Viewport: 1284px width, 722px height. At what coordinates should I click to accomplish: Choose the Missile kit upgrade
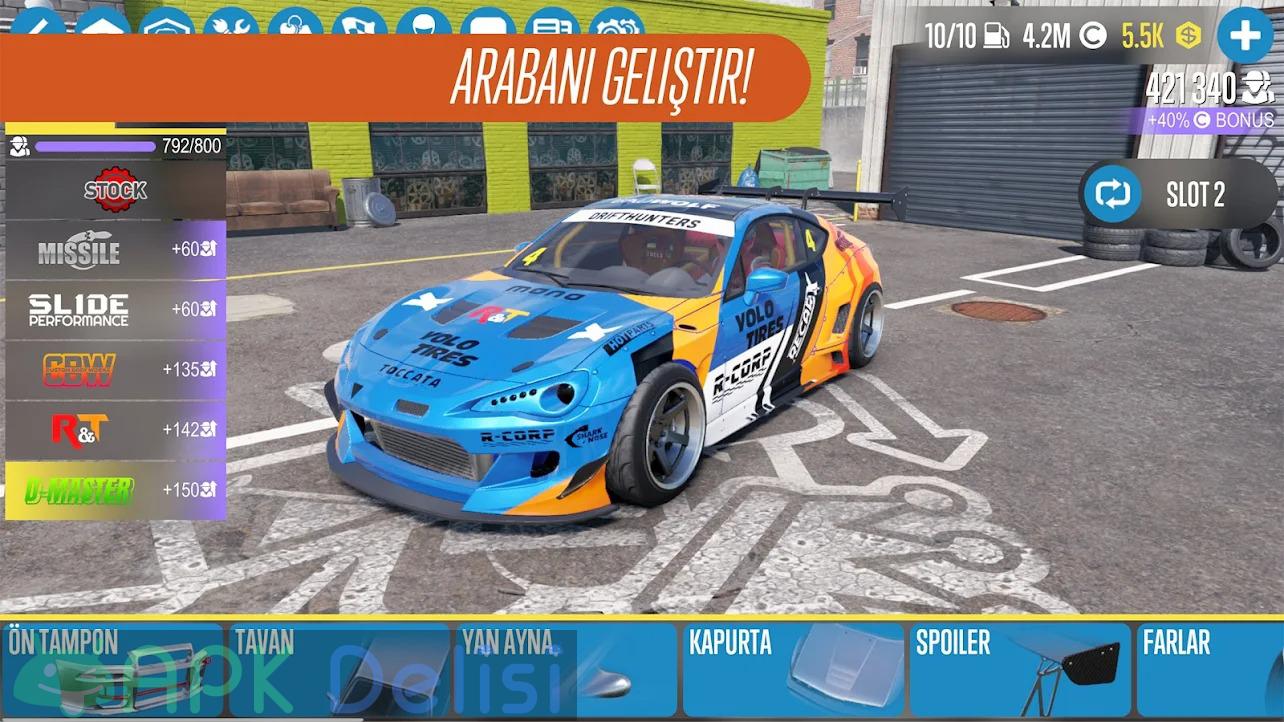115,250
